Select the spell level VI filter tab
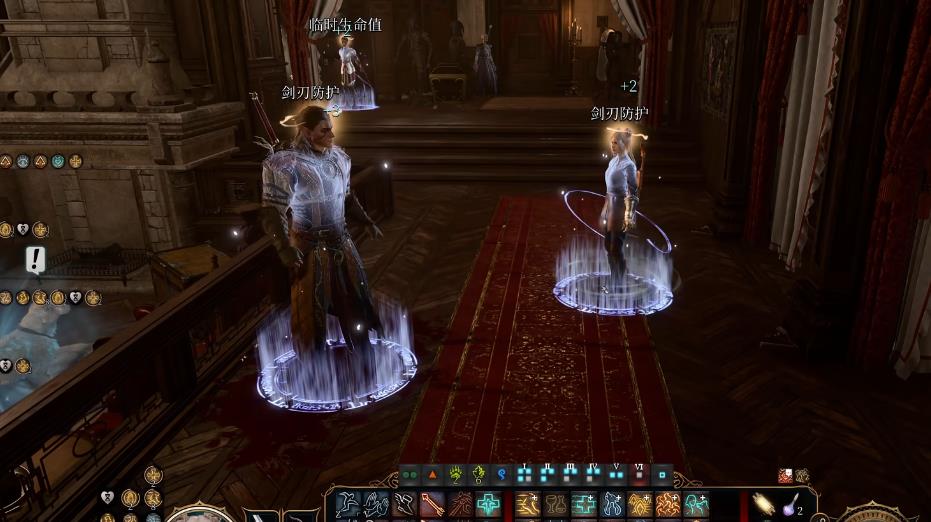This screenshot has height=522, width=931. click(x=639, y=475)
